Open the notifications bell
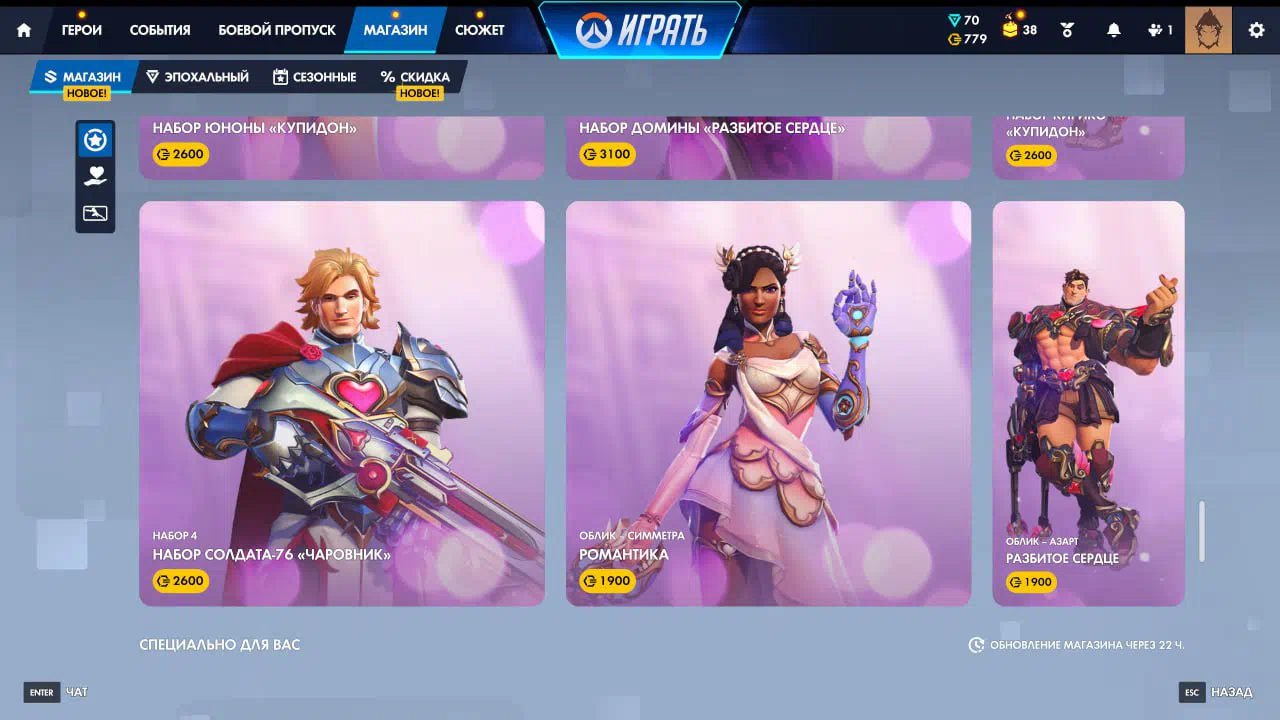 [x=1114, y=30]
